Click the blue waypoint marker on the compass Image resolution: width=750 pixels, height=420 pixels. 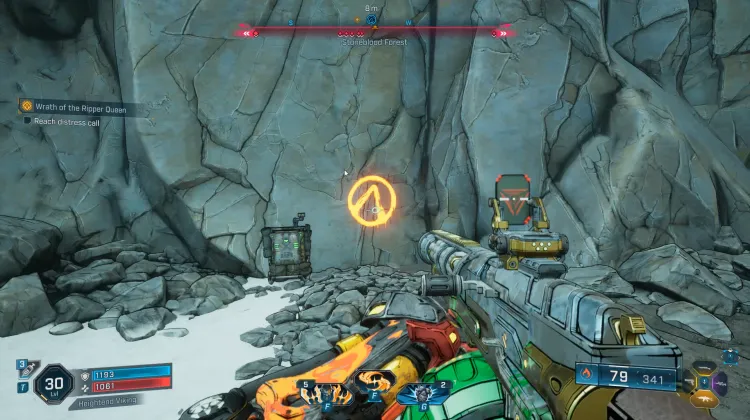[x=372, y=19]
